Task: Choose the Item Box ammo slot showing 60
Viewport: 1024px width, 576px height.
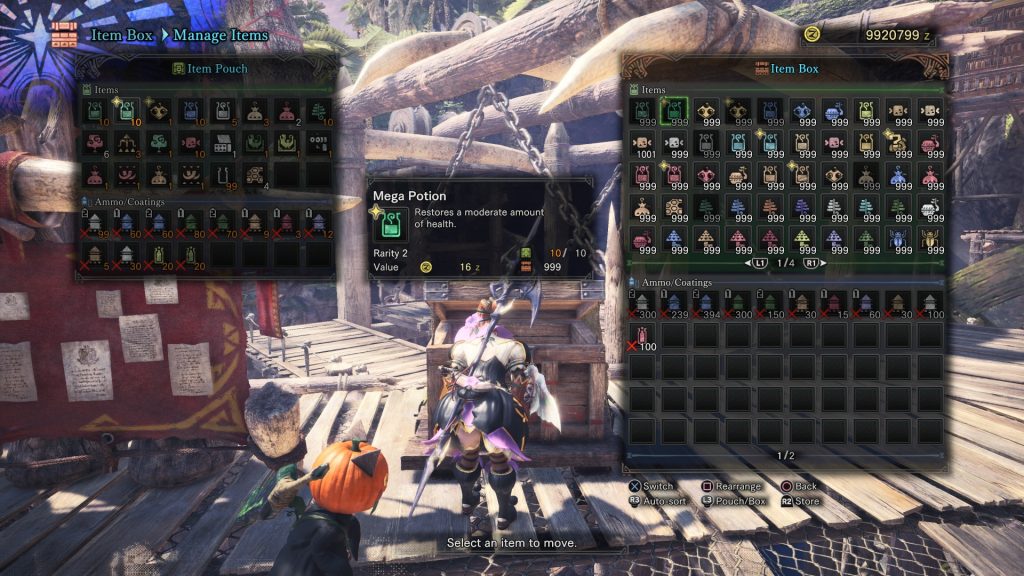Action: (x=867, y=303)
